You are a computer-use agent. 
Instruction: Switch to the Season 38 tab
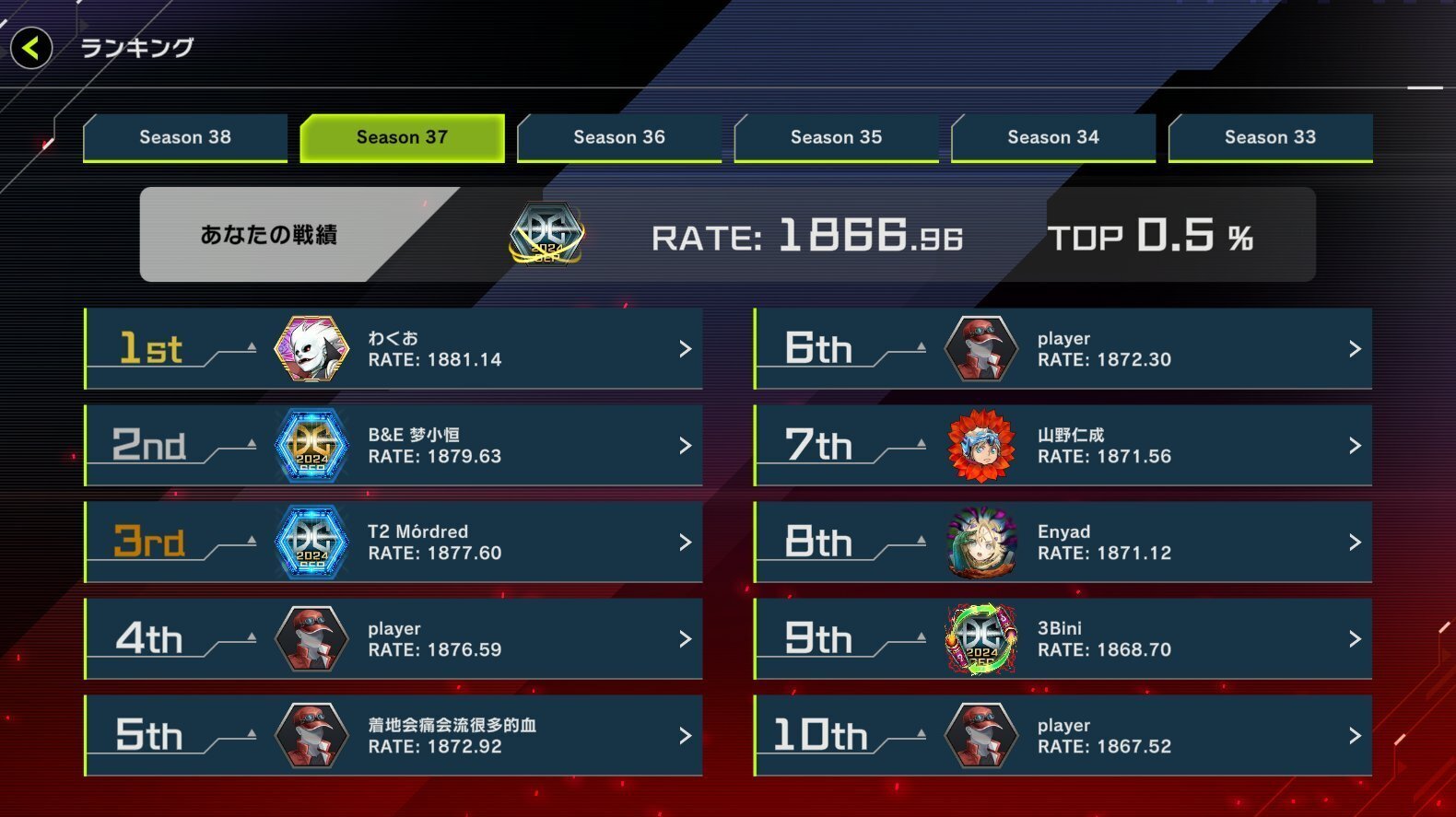click(185, 137)
